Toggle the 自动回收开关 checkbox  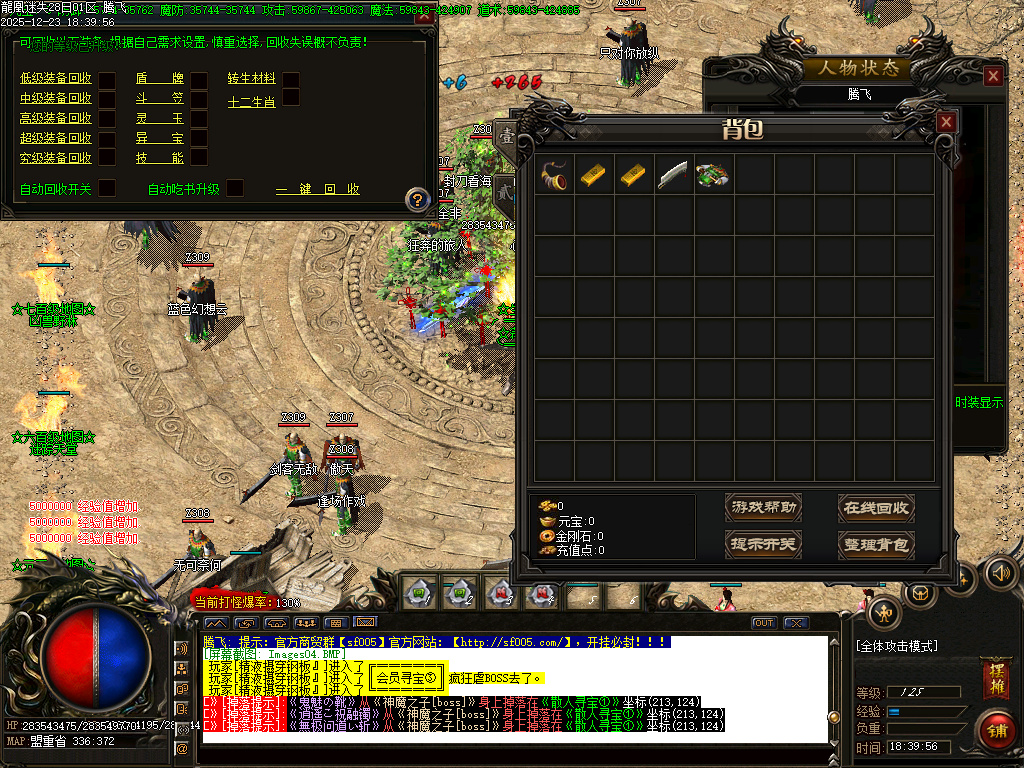pyautogui.click(x=107, y=188)
